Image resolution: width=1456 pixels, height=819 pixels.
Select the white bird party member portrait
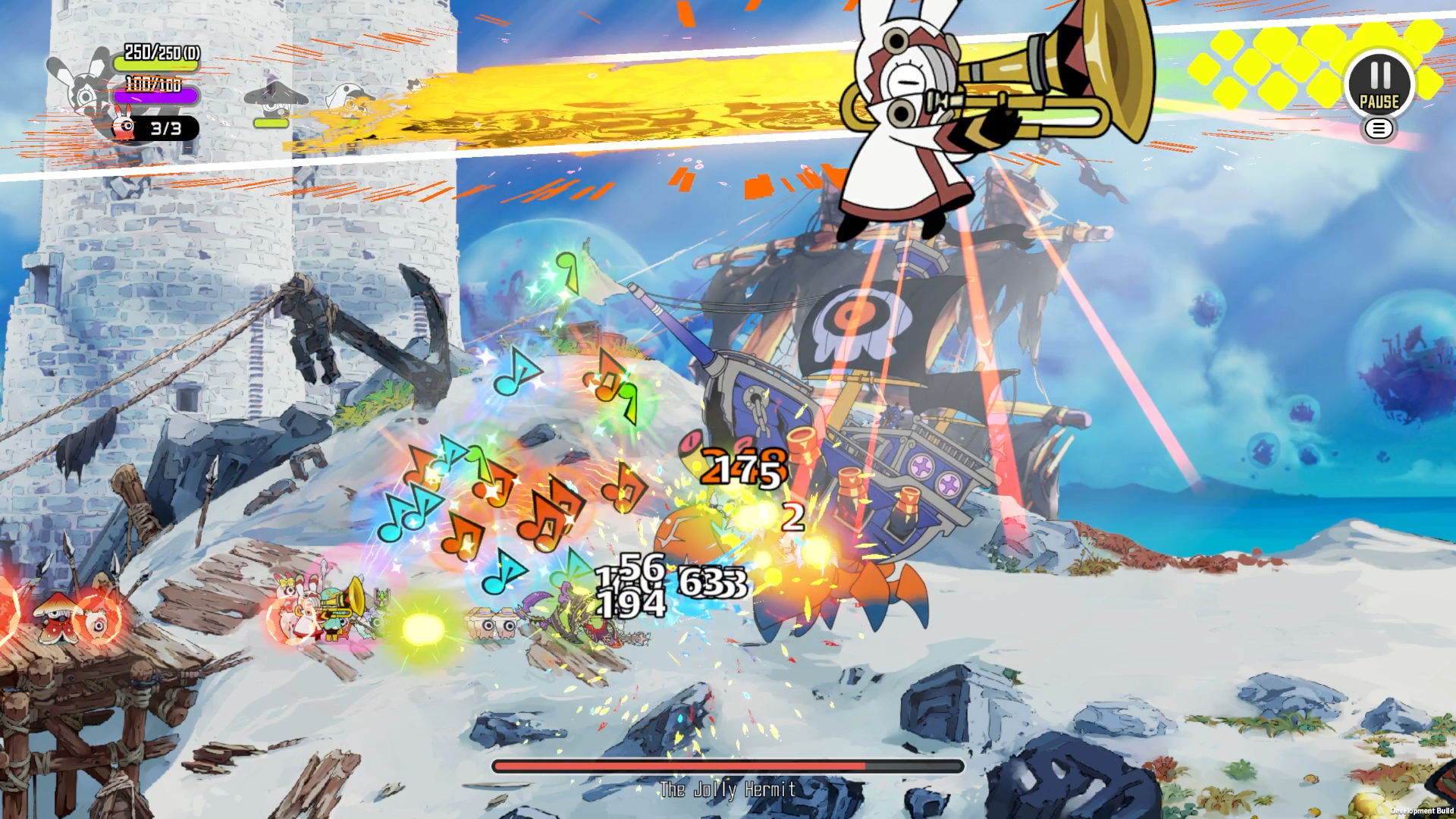click(x=350, y=100)
